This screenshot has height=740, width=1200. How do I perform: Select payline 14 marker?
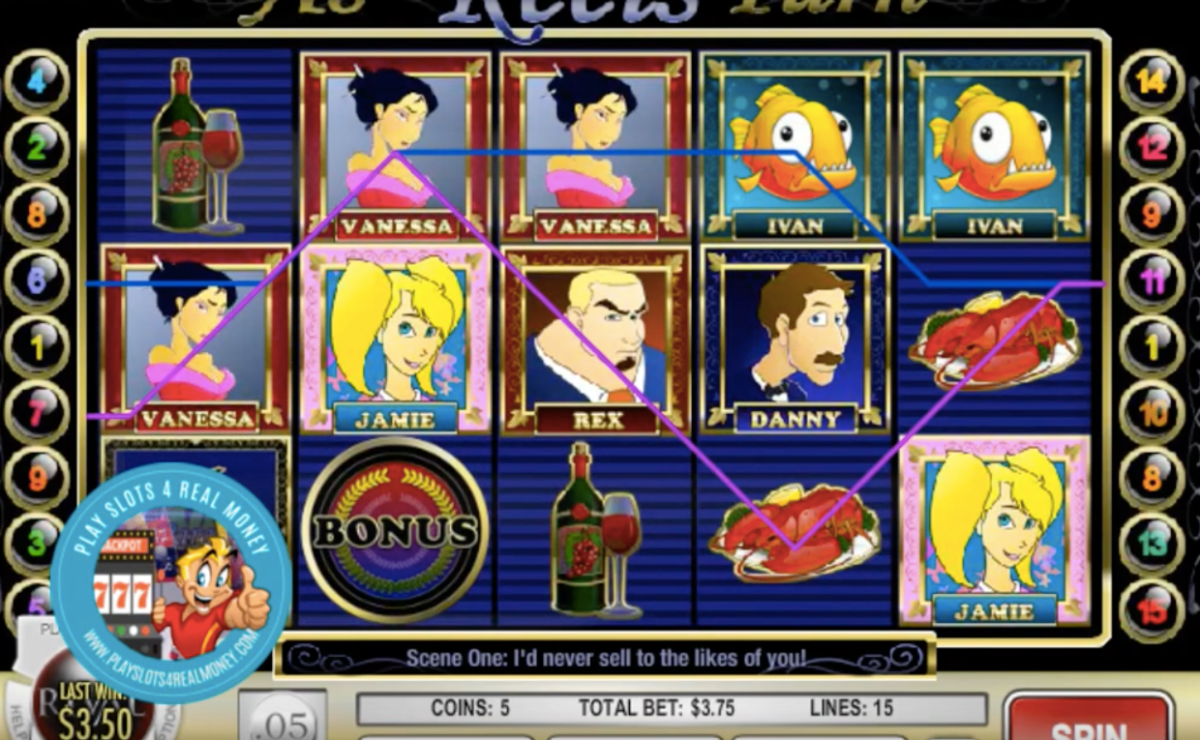point(1152,81)
